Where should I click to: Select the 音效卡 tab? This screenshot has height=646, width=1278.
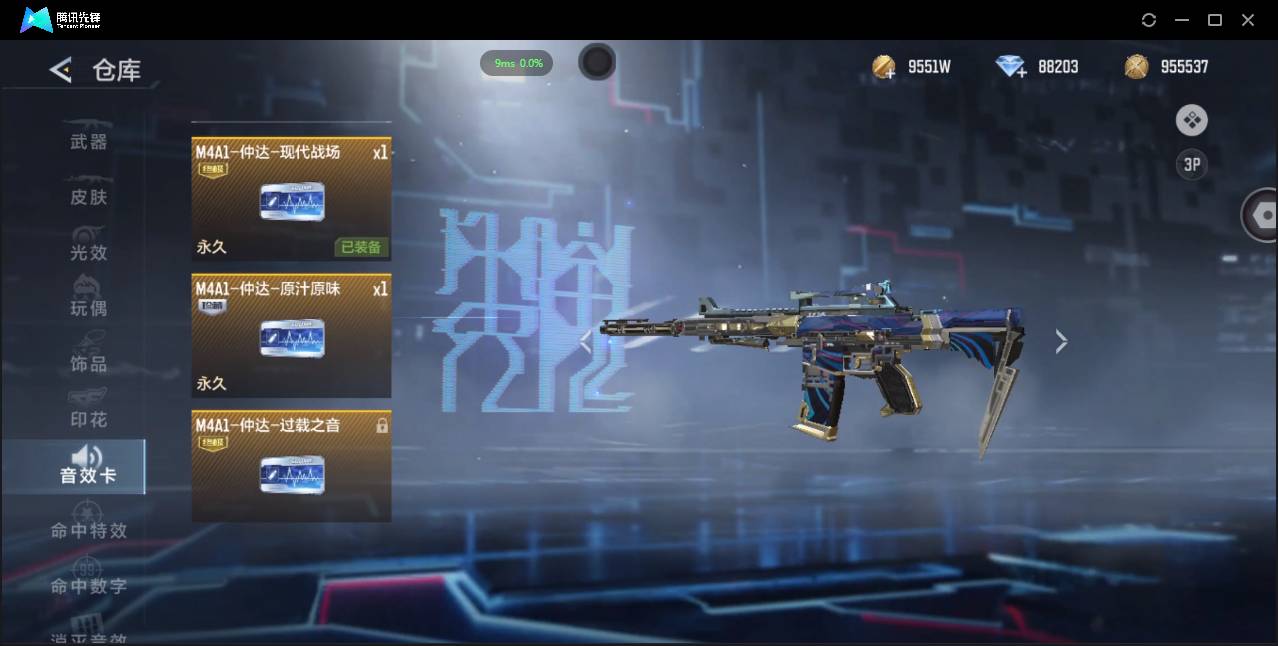(x=88, y=467)
